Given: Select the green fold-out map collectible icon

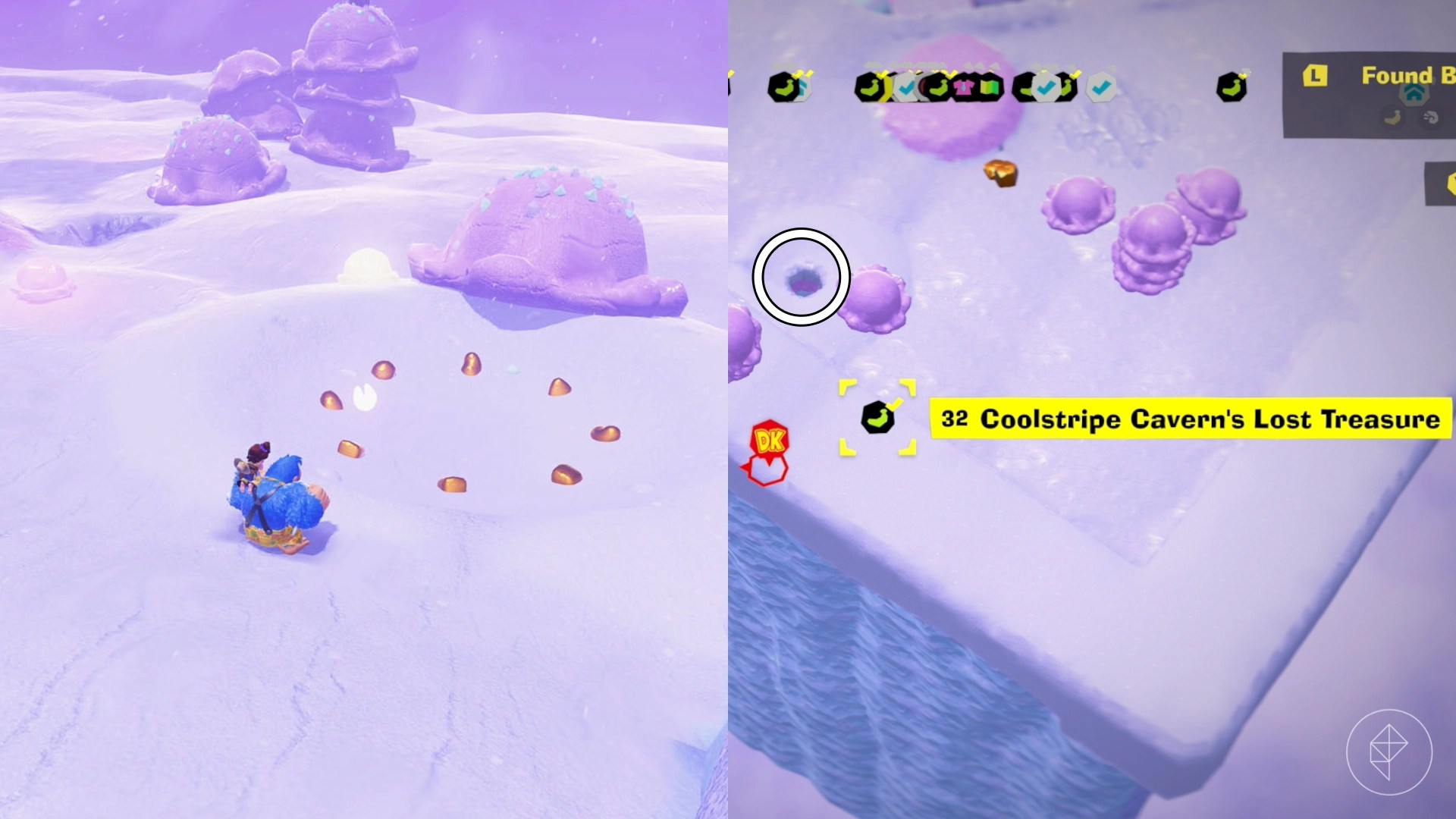Looking at the screenshot, I should [988, 87].
